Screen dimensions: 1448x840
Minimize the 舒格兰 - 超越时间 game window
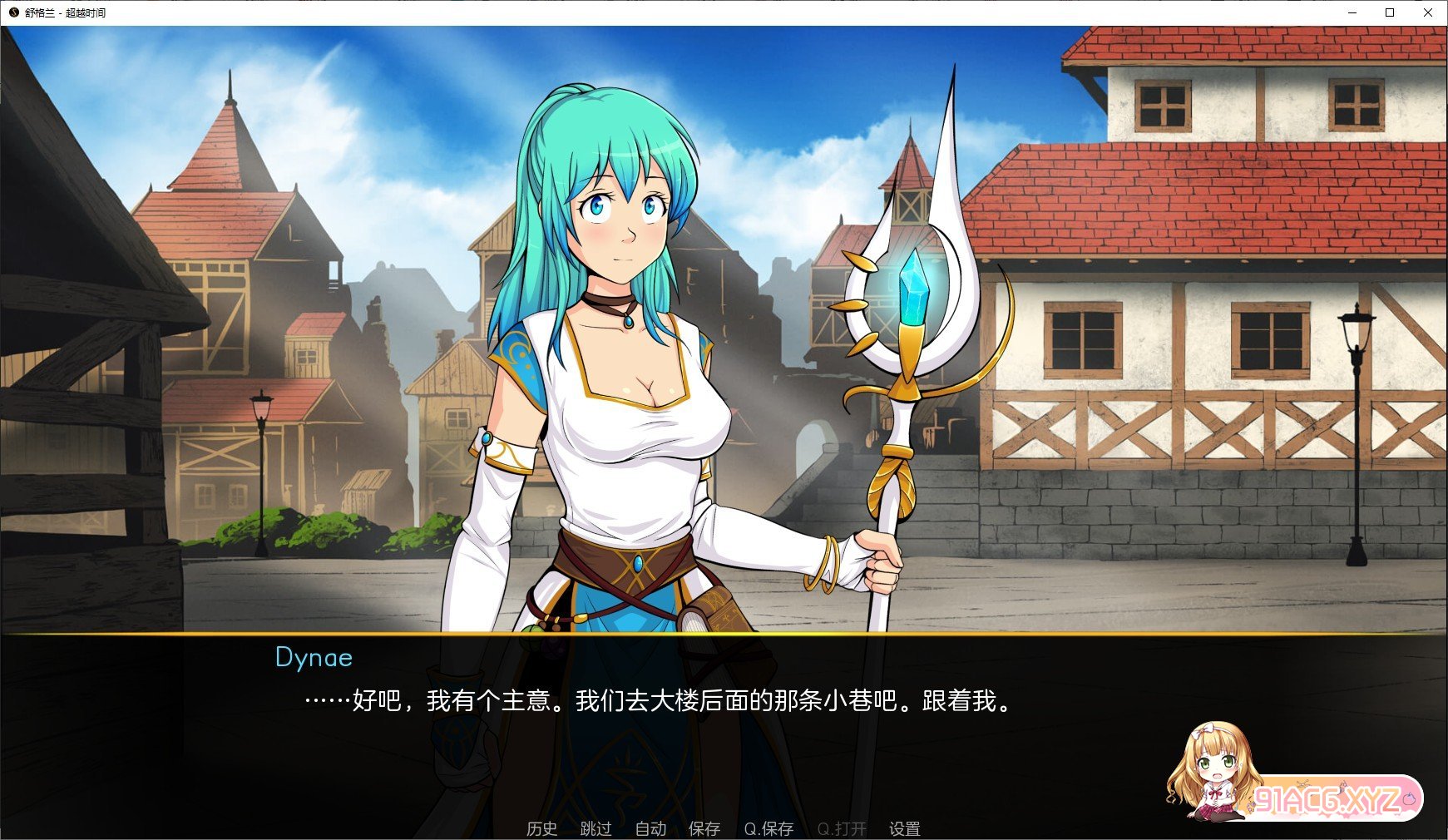point(1353,12)
